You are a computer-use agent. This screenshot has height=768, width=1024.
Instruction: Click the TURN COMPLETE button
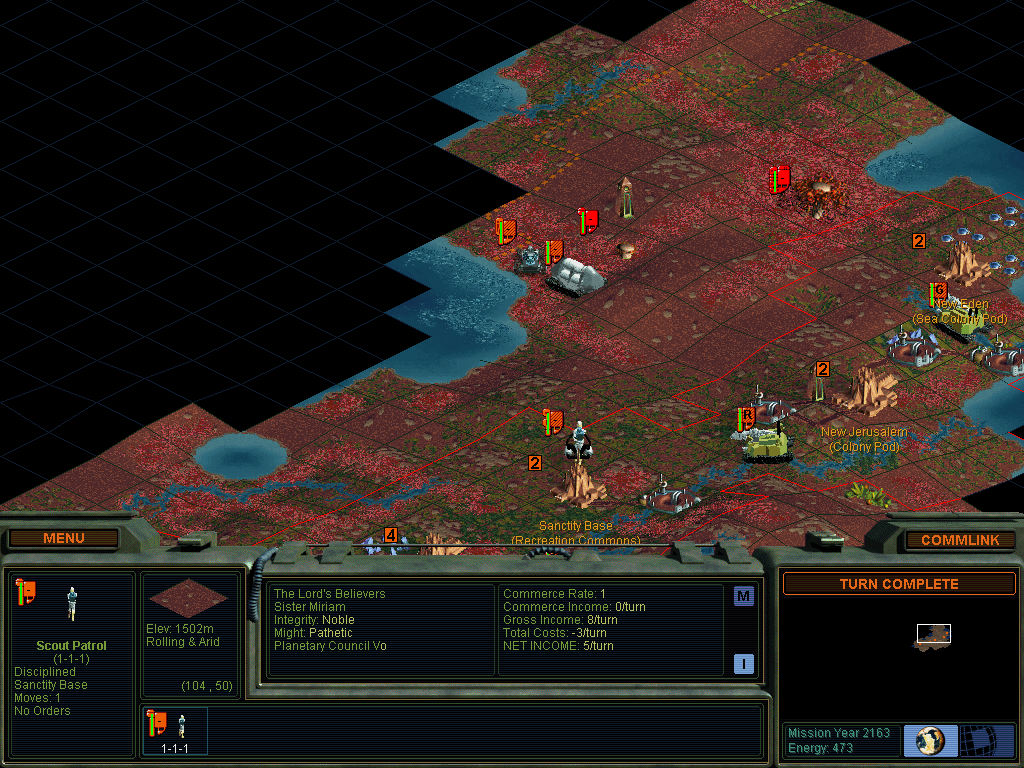click(898, 584)
